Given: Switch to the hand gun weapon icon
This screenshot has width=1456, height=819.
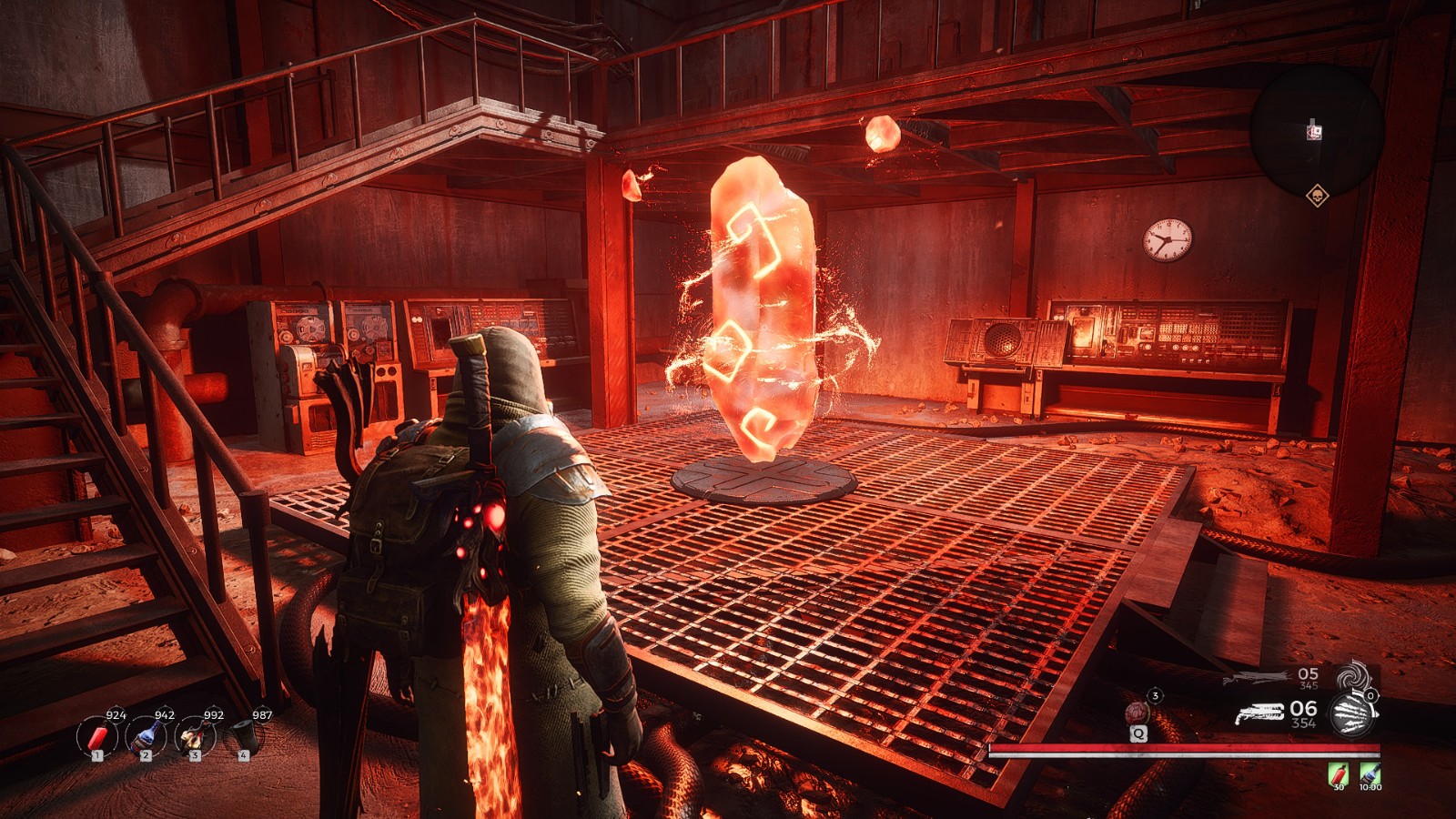Looking at the screenshot, I should click(1259, 713).
